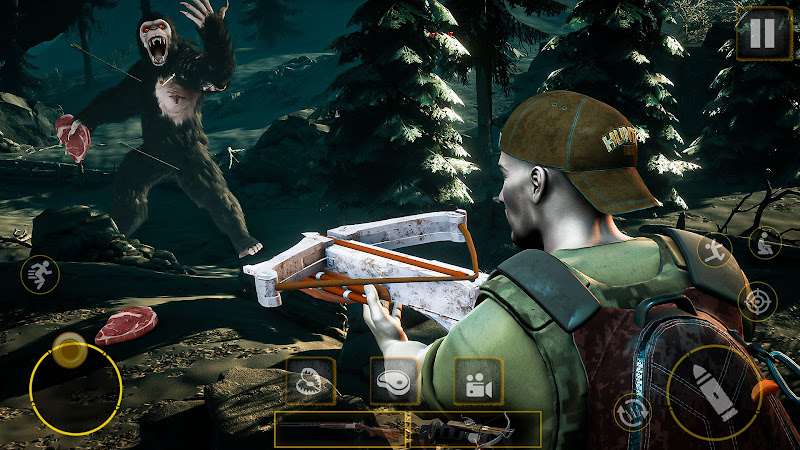
Task: Place a bear trap
Action: tap(310, 381)
